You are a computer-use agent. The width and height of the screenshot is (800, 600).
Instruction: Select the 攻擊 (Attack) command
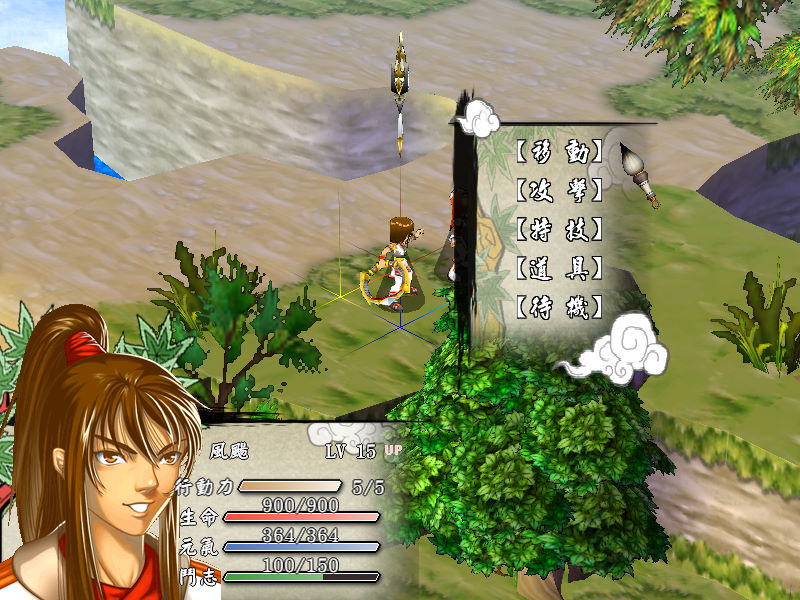[x=560, y=190]
